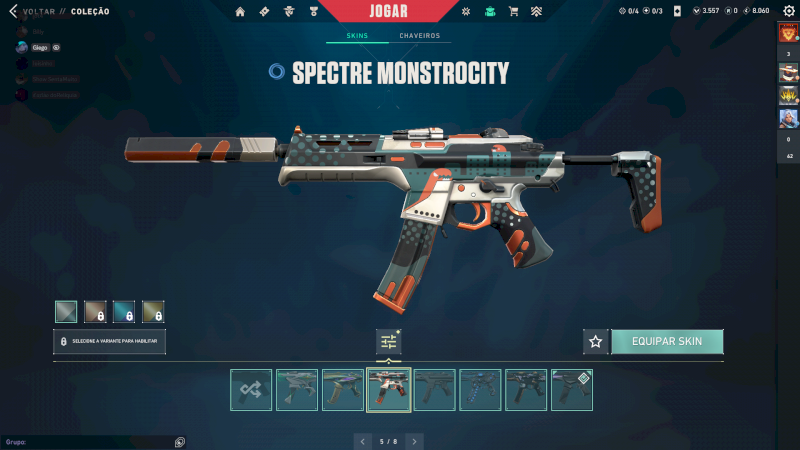
Task: Select the random shuffle skin tile
Action: click(251, 390)
